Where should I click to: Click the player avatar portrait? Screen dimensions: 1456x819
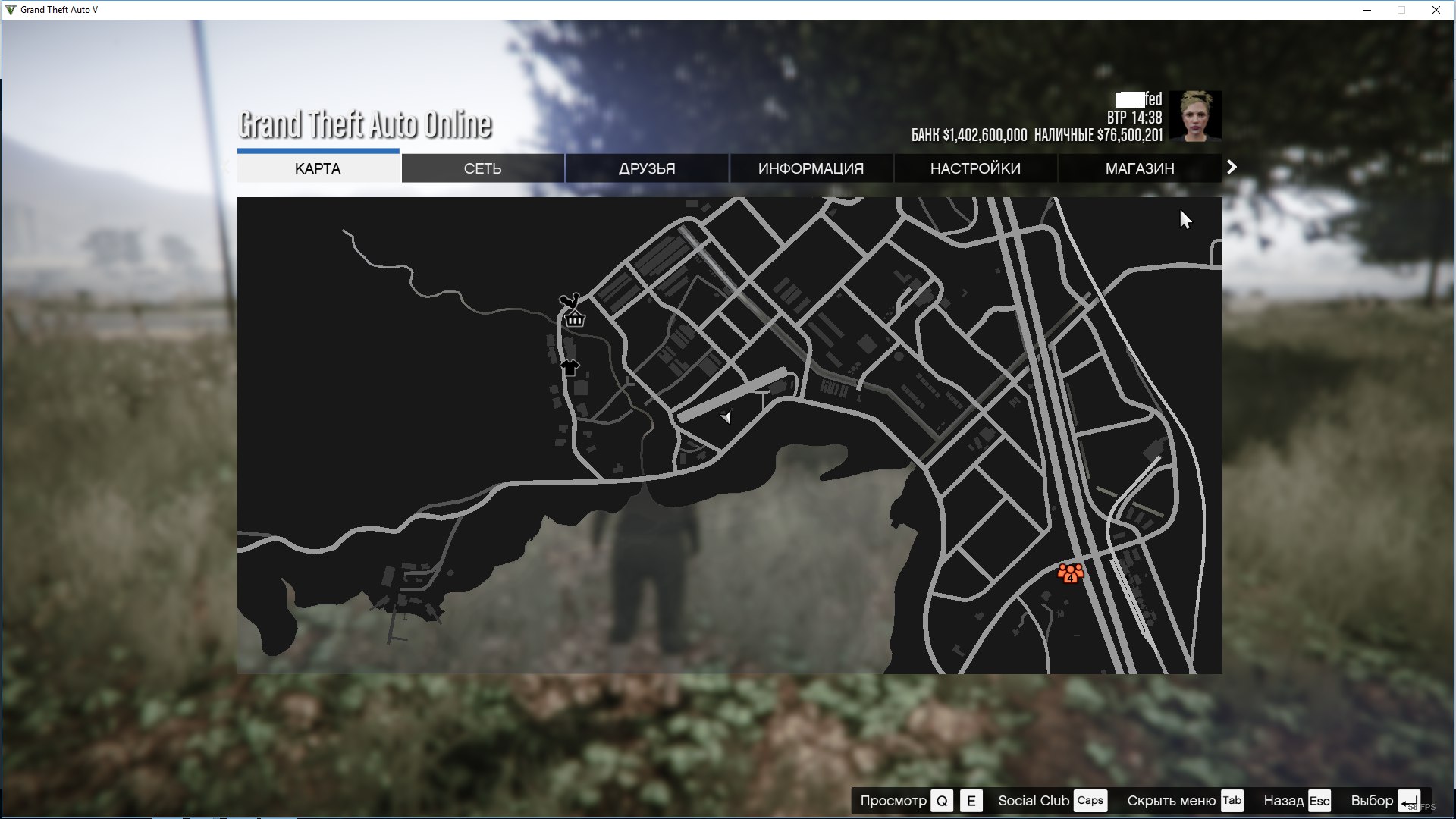1195,115
